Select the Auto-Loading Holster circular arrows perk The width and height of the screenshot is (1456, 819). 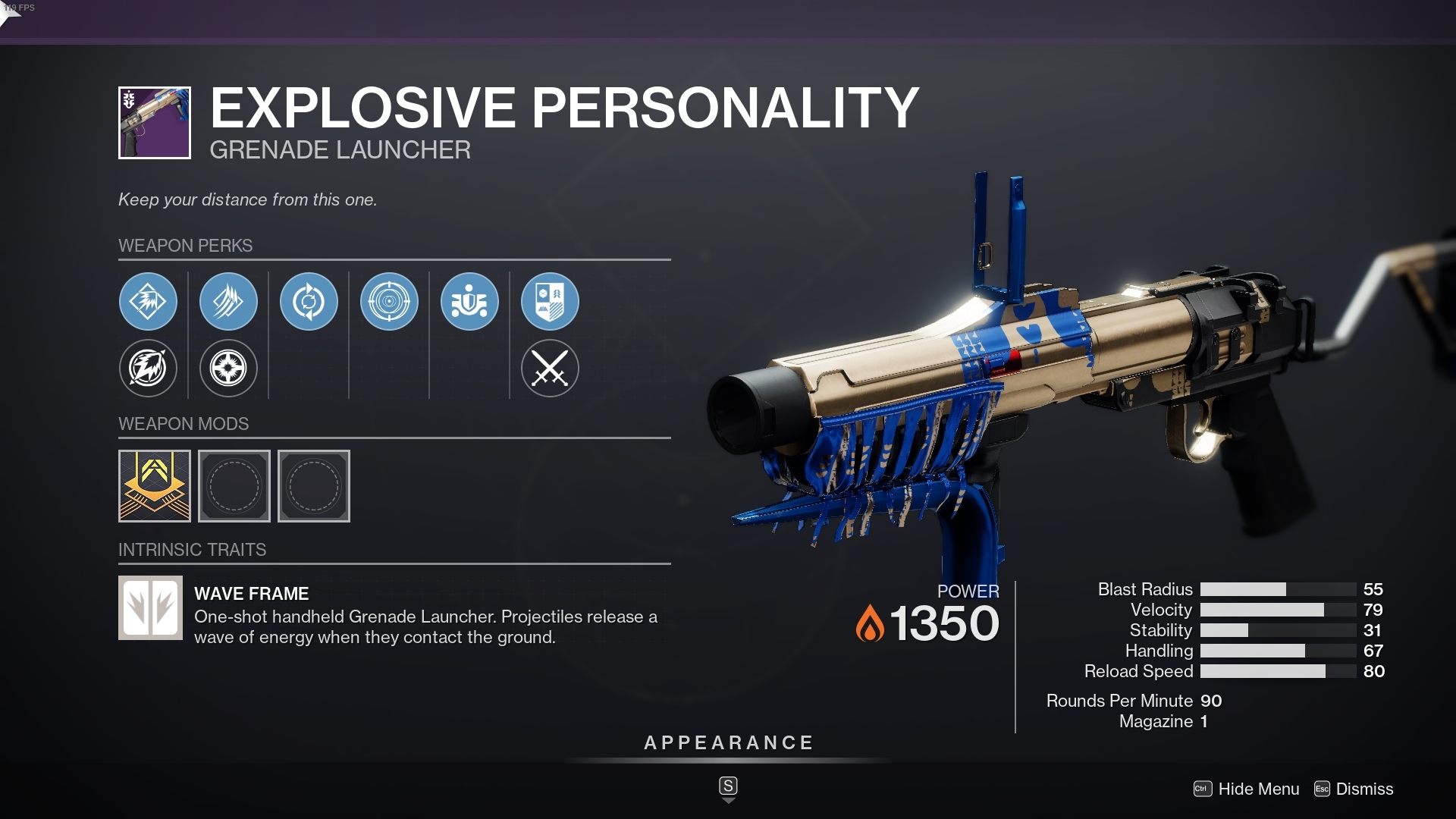[309, 301]
